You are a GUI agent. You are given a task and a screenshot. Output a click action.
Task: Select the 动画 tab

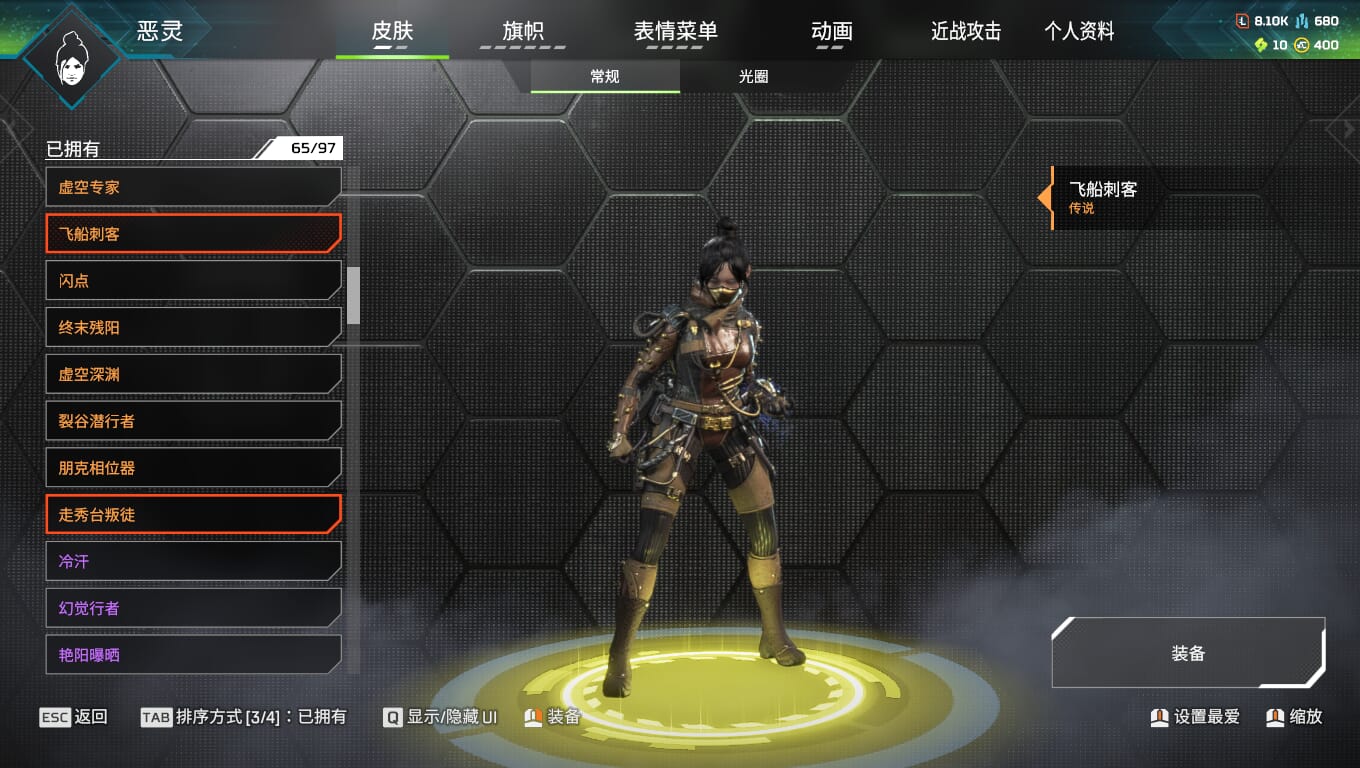tap(831, 31)
